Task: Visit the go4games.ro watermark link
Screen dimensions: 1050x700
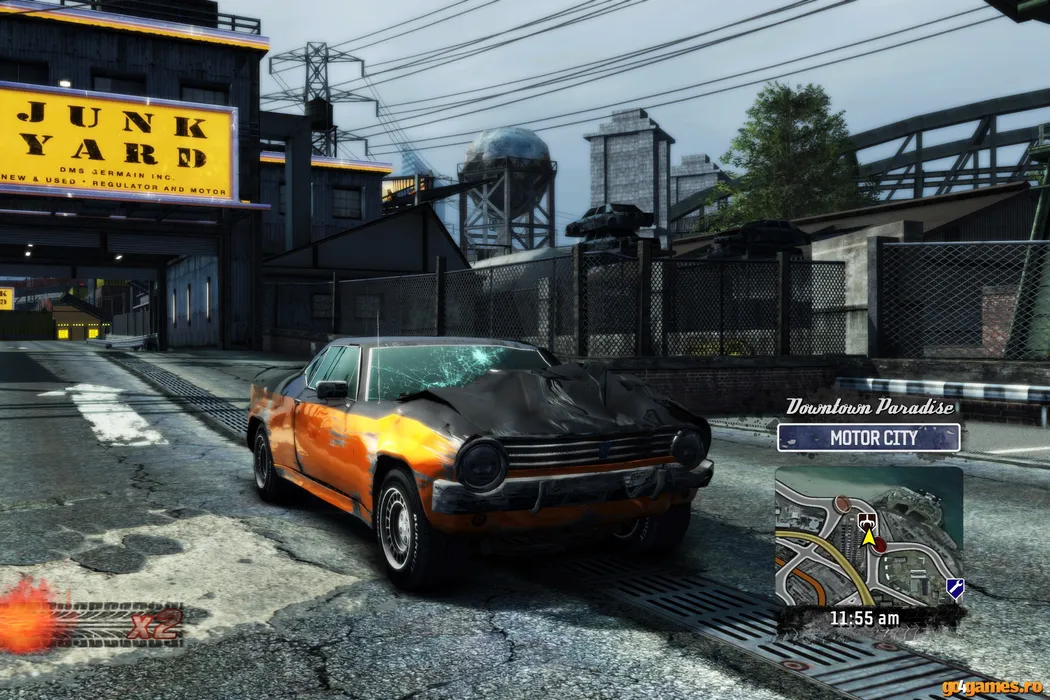Action: [x=992, y=687]
